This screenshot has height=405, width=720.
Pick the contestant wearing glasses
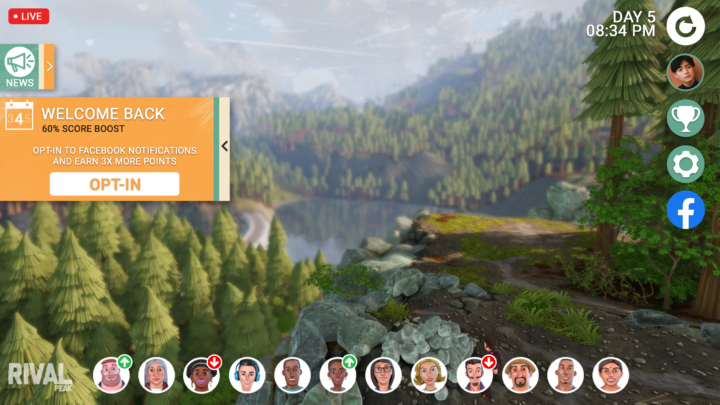click(x=383, y=375)
